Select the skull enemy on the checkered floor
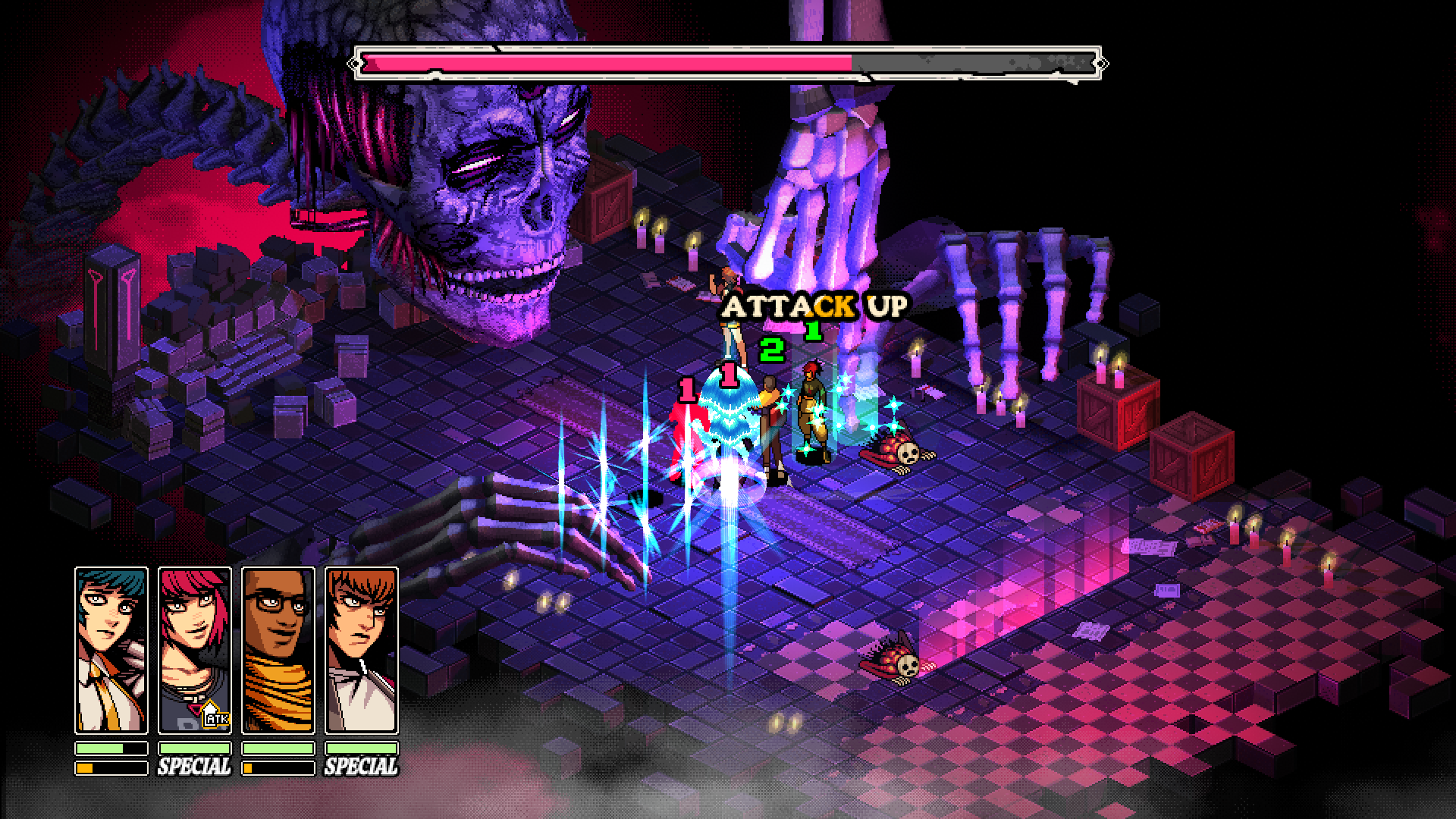This screenshot has width=1456, height=819. [x=899, y=660]
